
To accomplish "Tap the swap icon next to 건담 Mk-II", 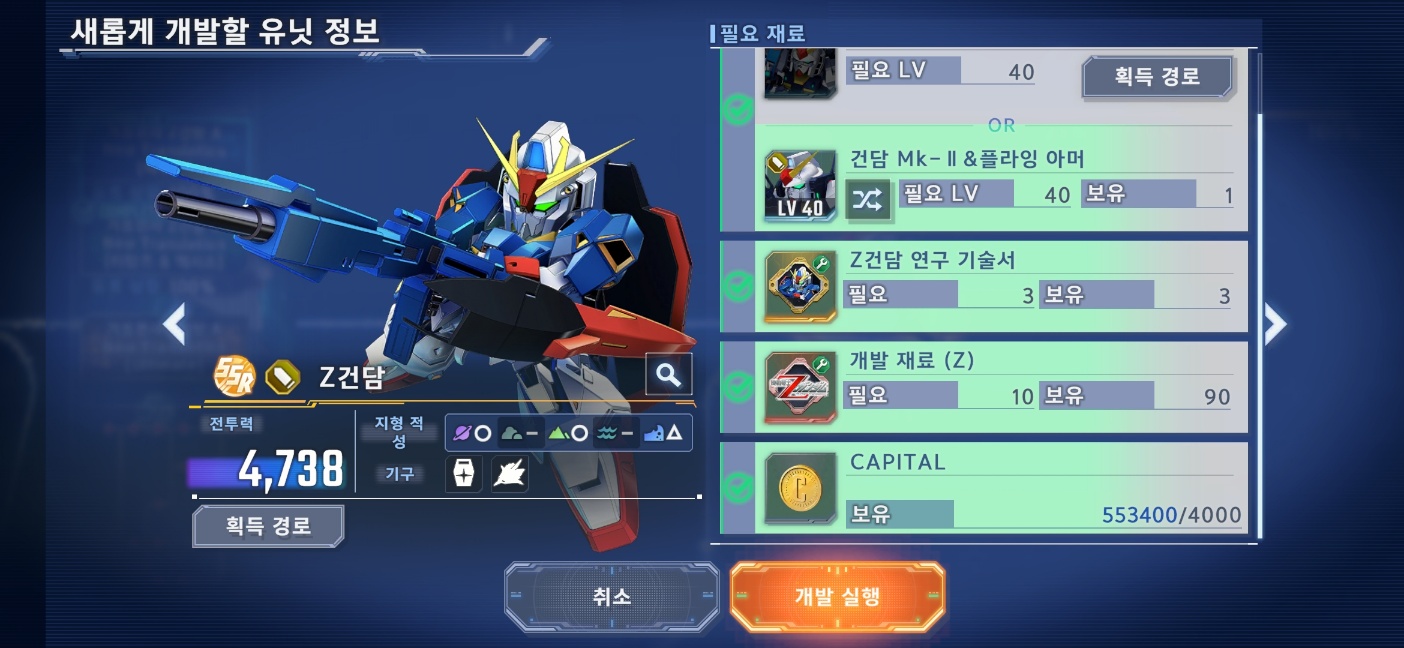I will tap(867, 200).
